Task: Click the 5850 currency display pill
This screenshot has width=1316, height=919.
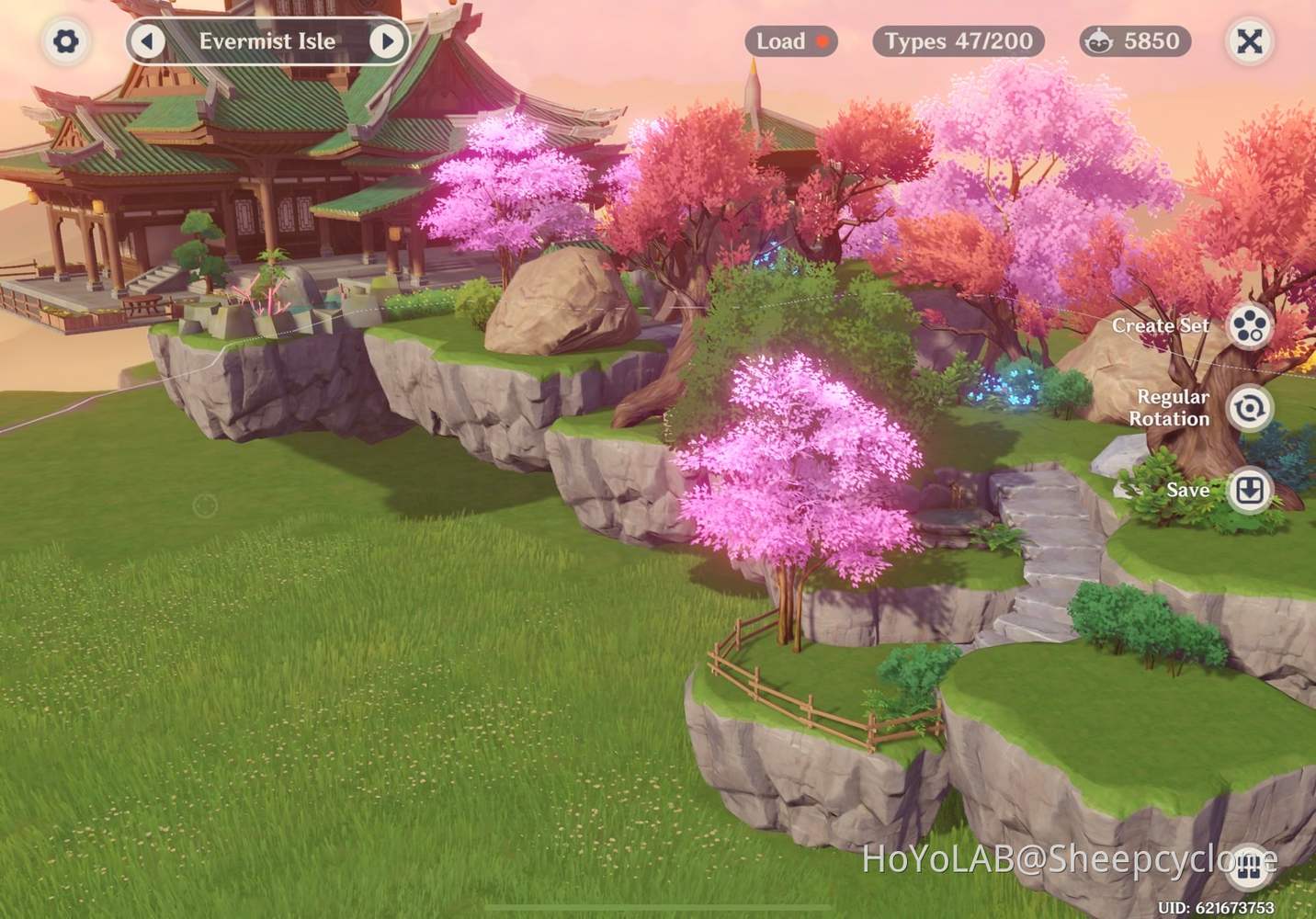Action: click(1134, 40)
